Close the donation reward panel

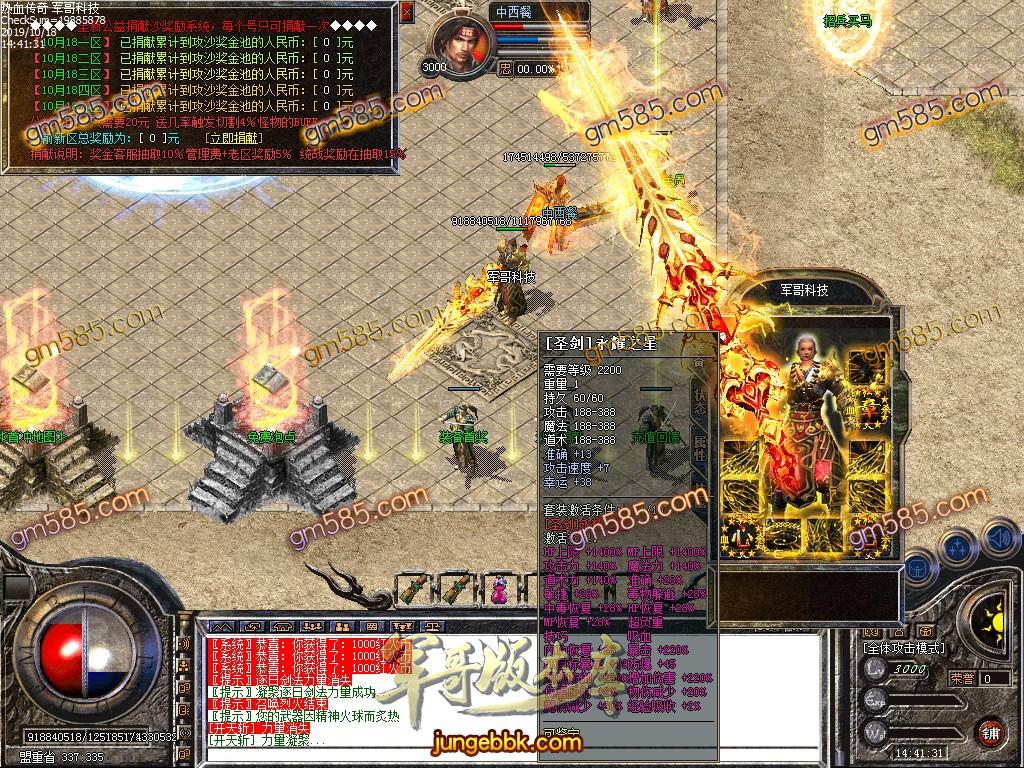coord(406,13)
